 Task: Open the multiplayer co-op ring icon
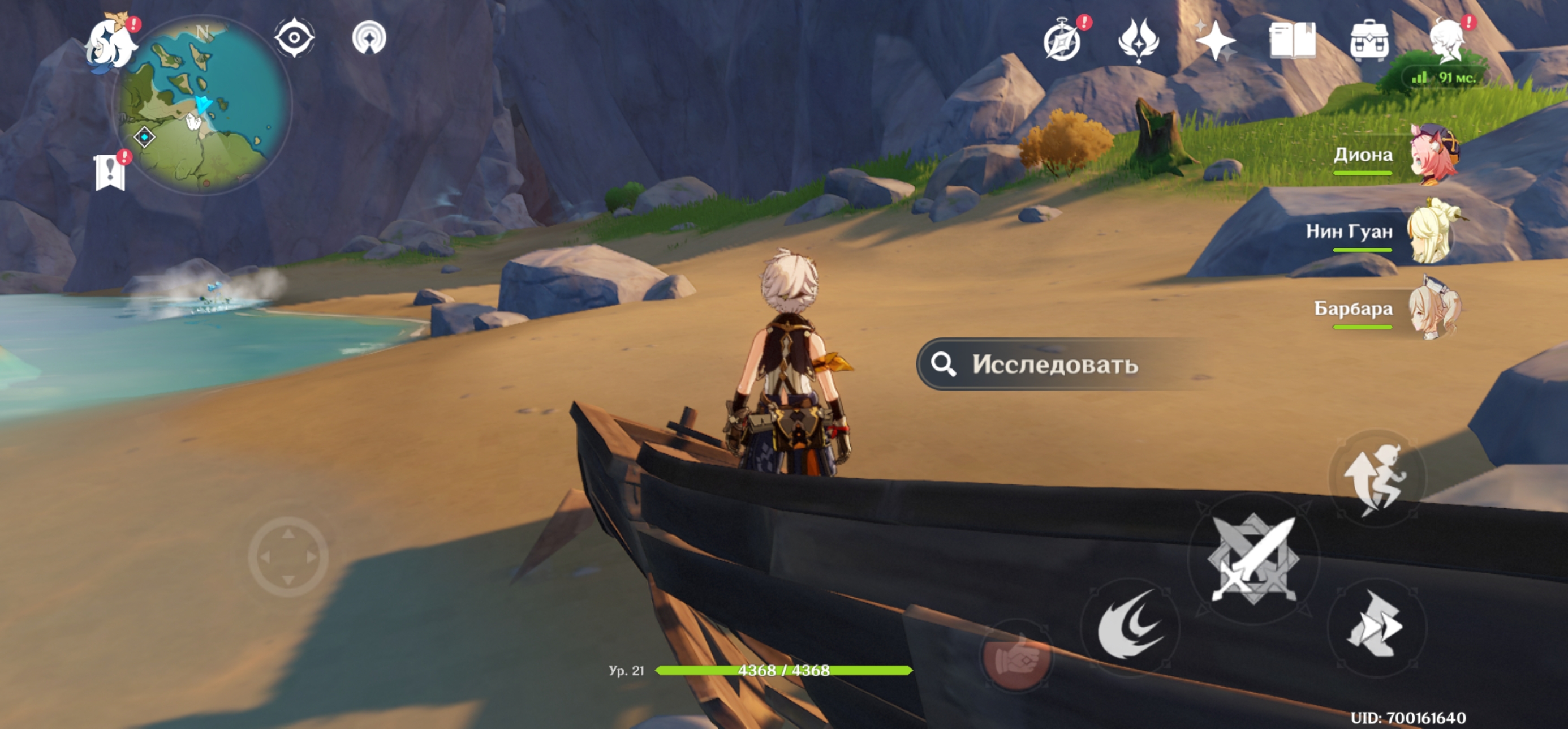(369, 38)
